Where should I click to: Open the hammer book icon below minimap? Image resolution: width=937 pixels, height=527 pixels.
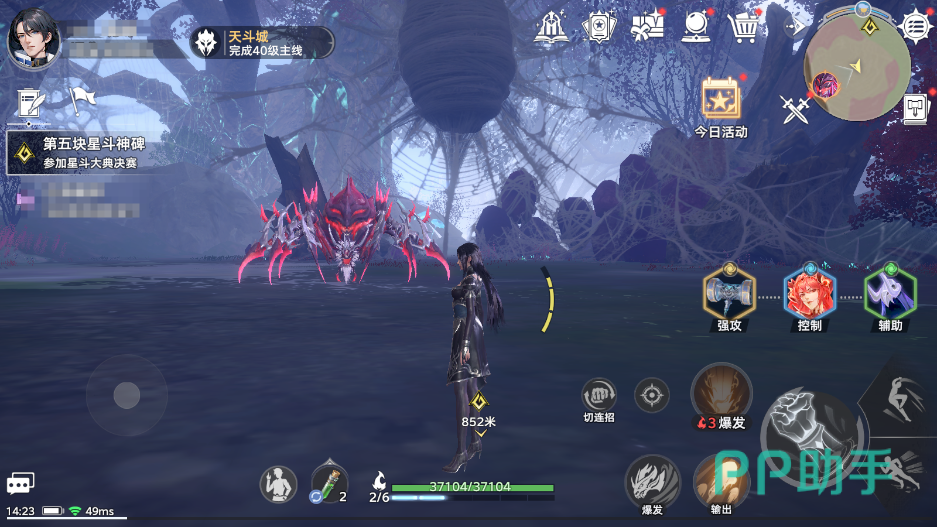point(915,108)
